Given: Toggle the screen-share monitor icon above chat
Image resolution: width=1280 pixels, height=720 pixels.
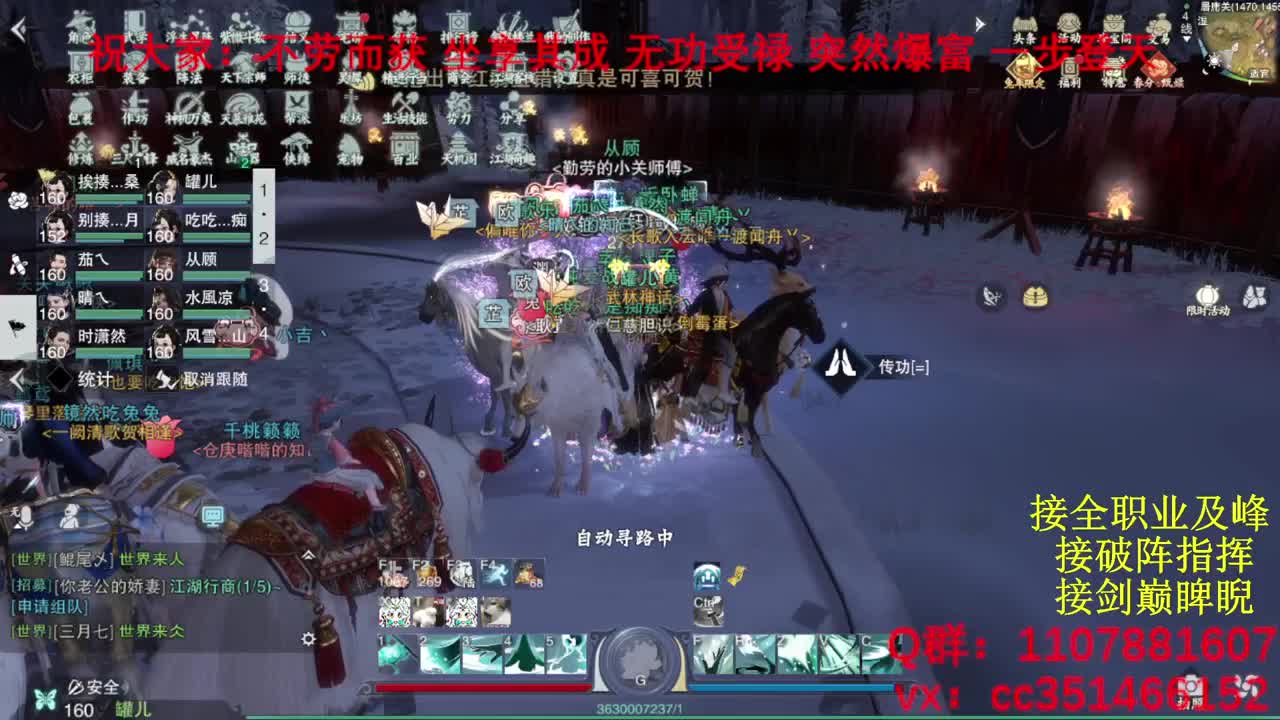Looking at the screenshot, I should (x=213, y=517).
